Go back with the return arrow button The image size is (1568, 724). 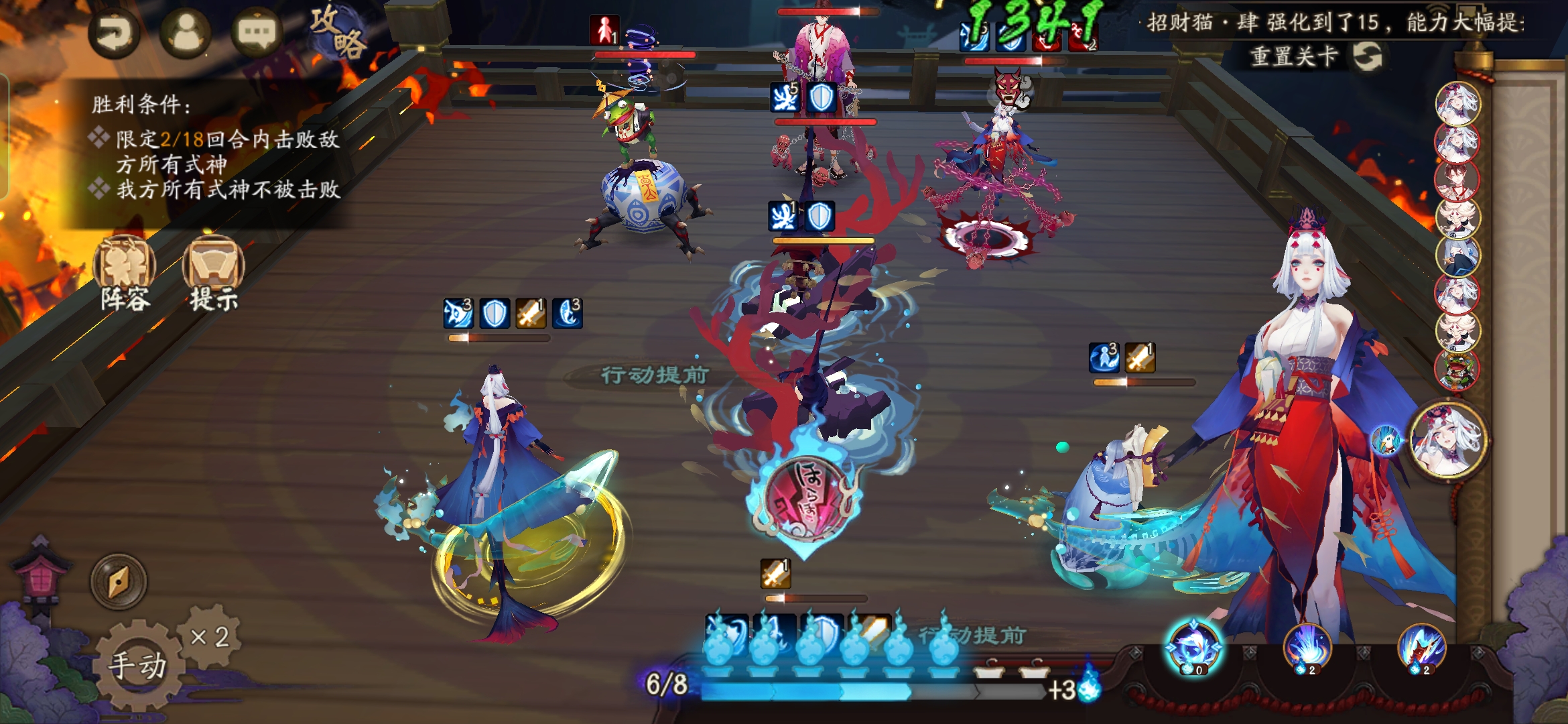[x=114, y=34]
